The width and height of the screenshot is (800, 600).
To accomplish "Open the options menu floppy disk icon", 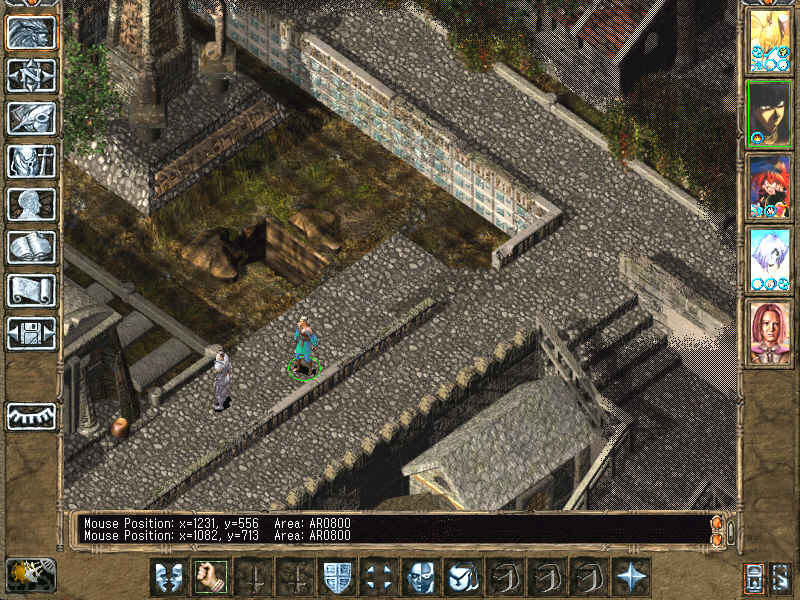I will coord(31,333).
